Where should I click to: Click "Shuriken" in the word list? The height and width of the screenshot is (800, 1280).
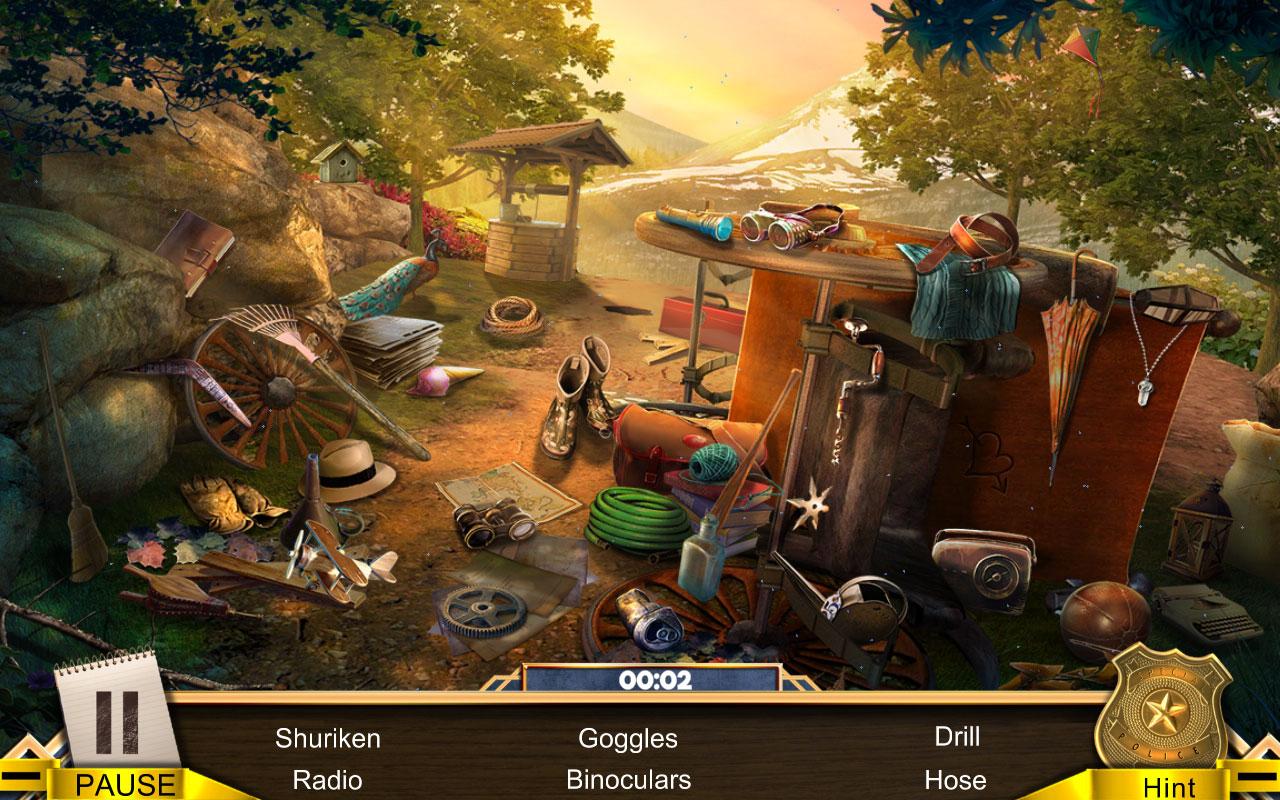coord(330,740)
